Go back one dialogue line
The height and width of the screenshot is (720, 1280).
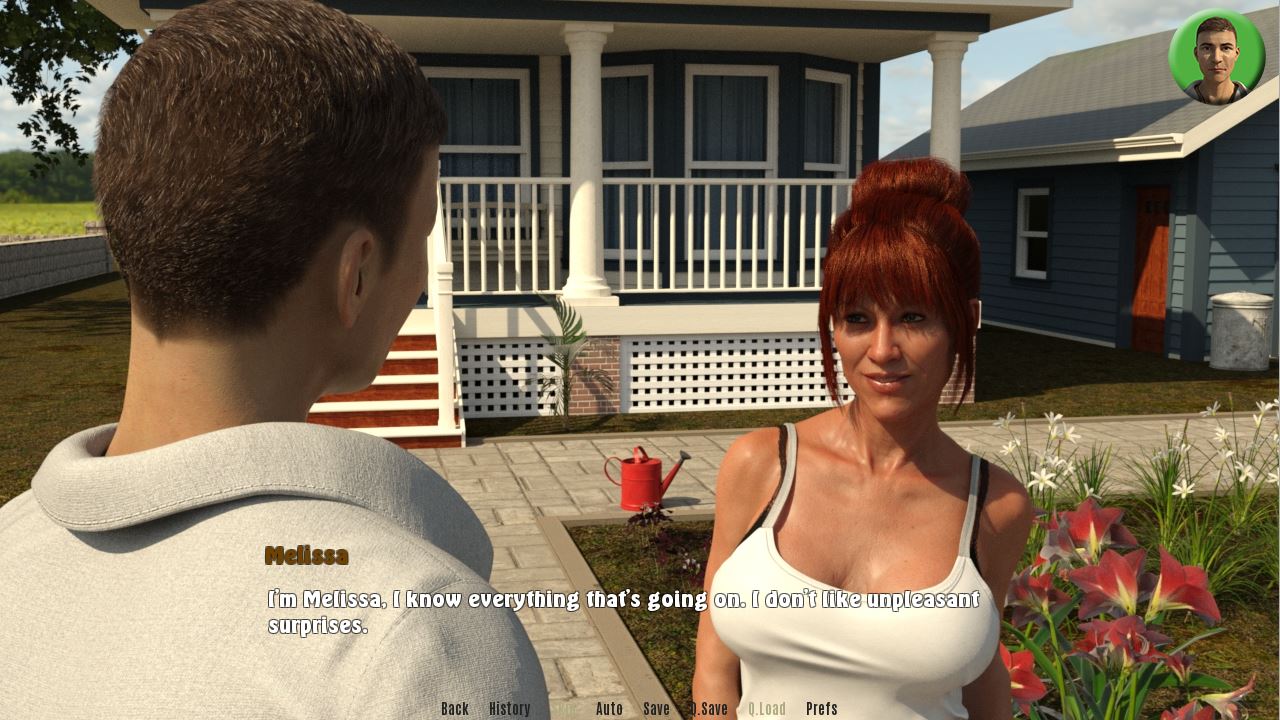tap(454, 709)
